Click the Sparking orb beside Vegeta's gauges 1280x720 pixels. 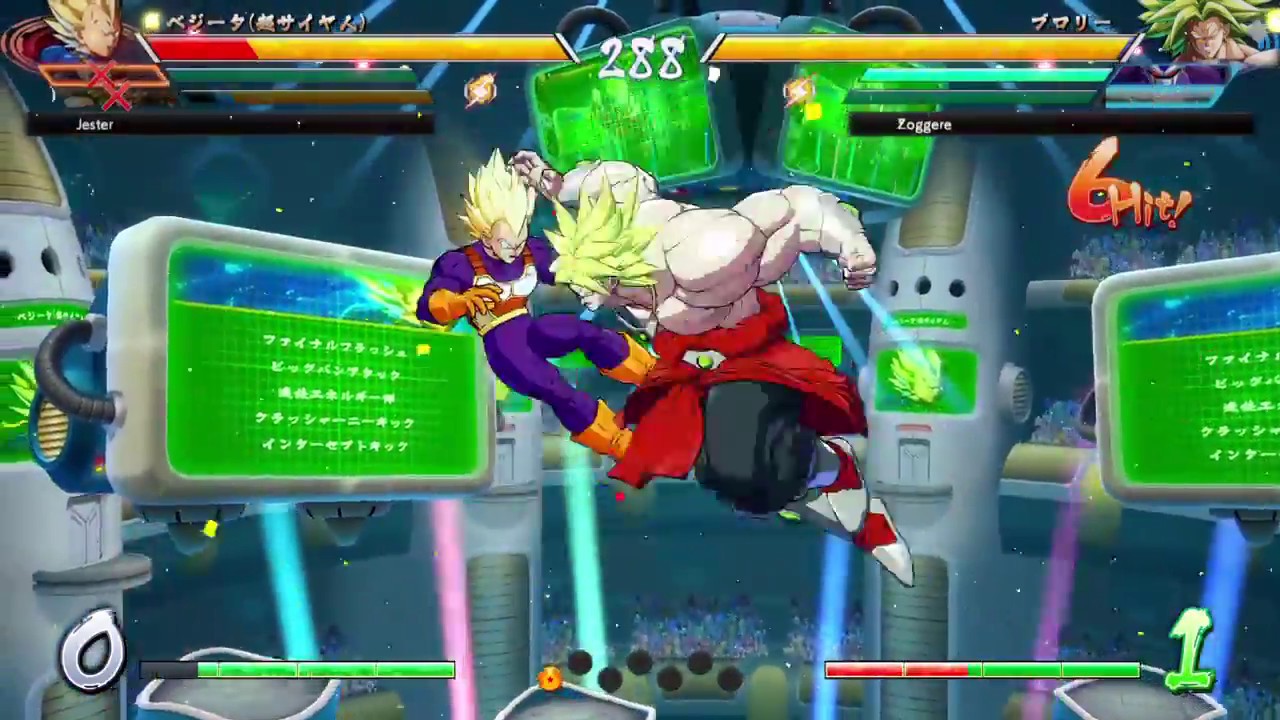tap(481, 90)
